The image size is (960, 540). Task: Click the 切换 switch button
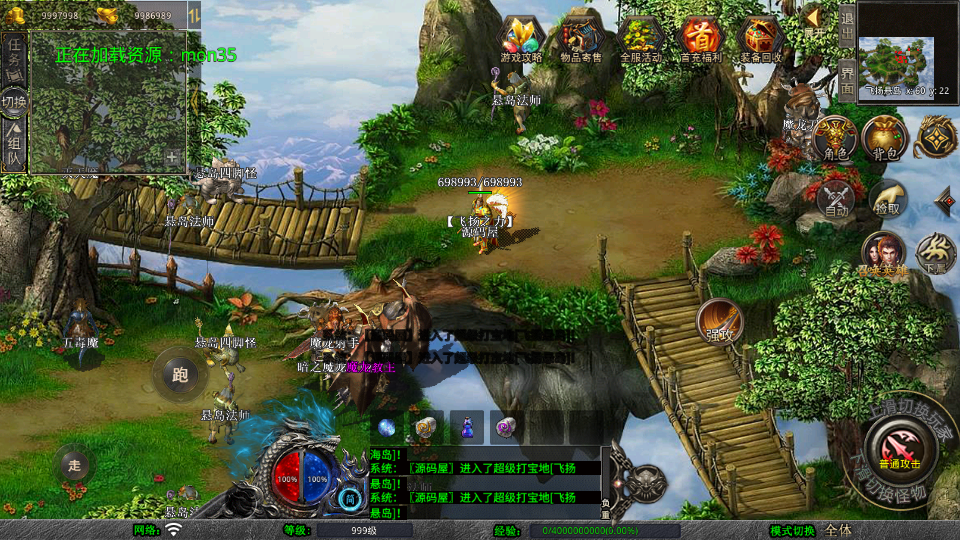tap(15, 101)
